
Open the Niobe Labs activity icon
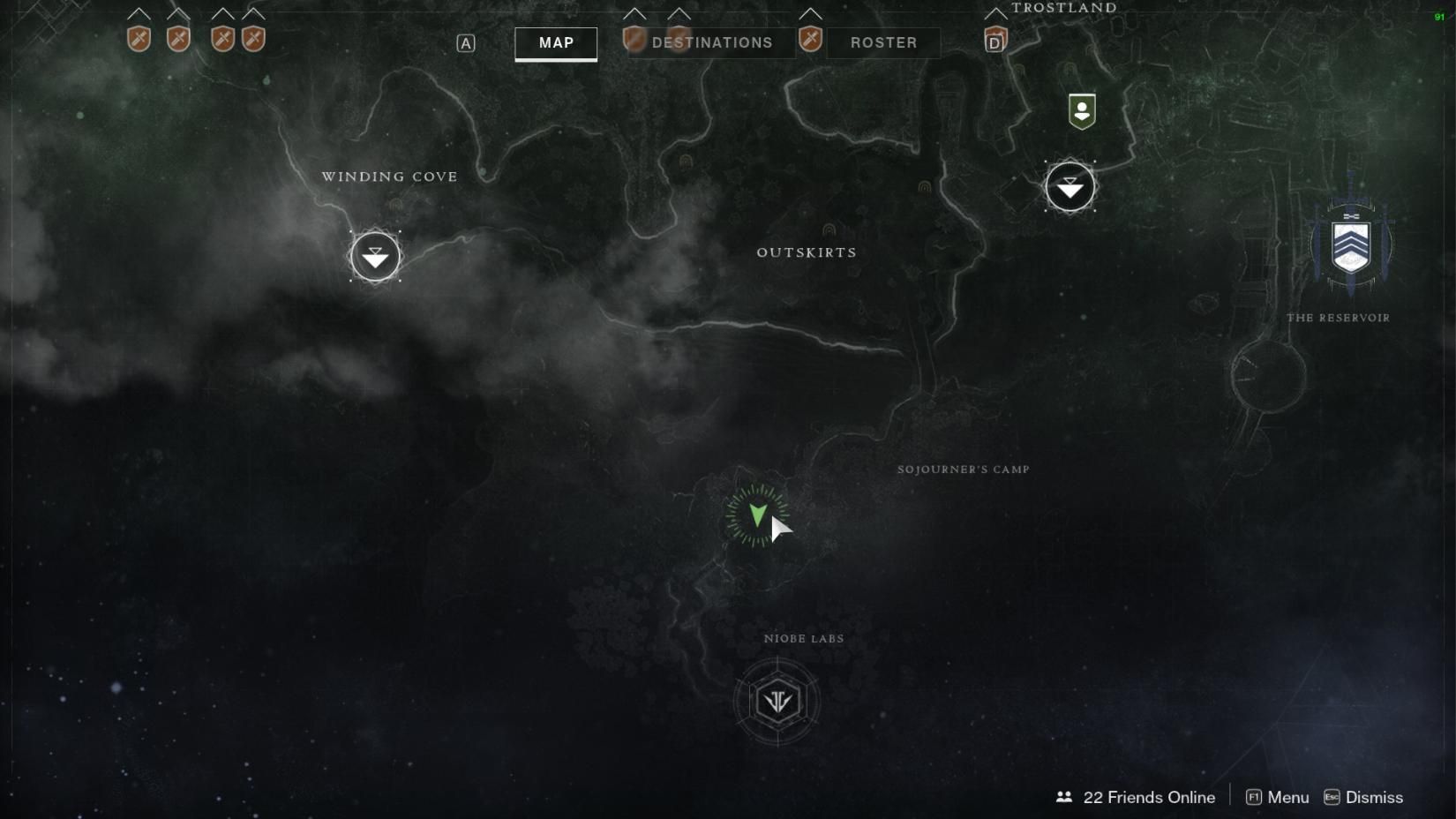777,699
